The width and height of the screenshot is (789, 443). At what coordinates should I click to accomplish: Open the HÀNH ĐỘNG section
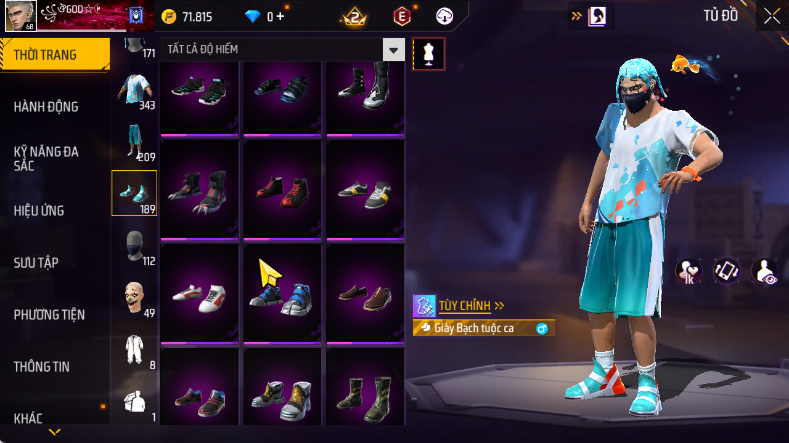click(46, 107)
